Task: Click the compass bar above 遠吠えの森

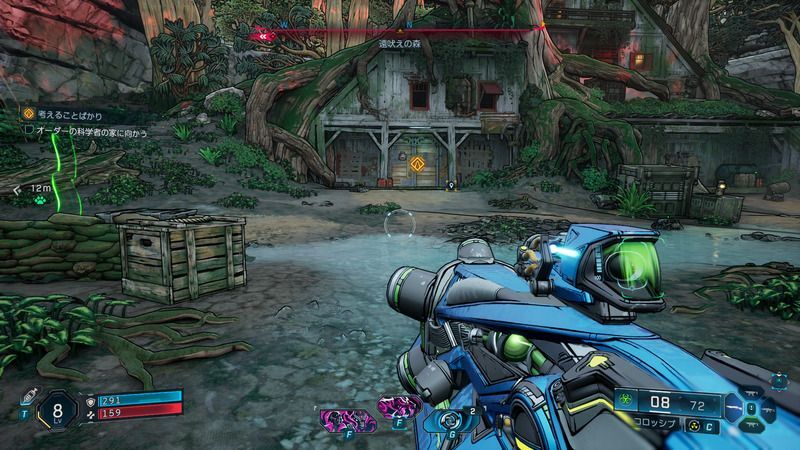Action: (400, 32)
